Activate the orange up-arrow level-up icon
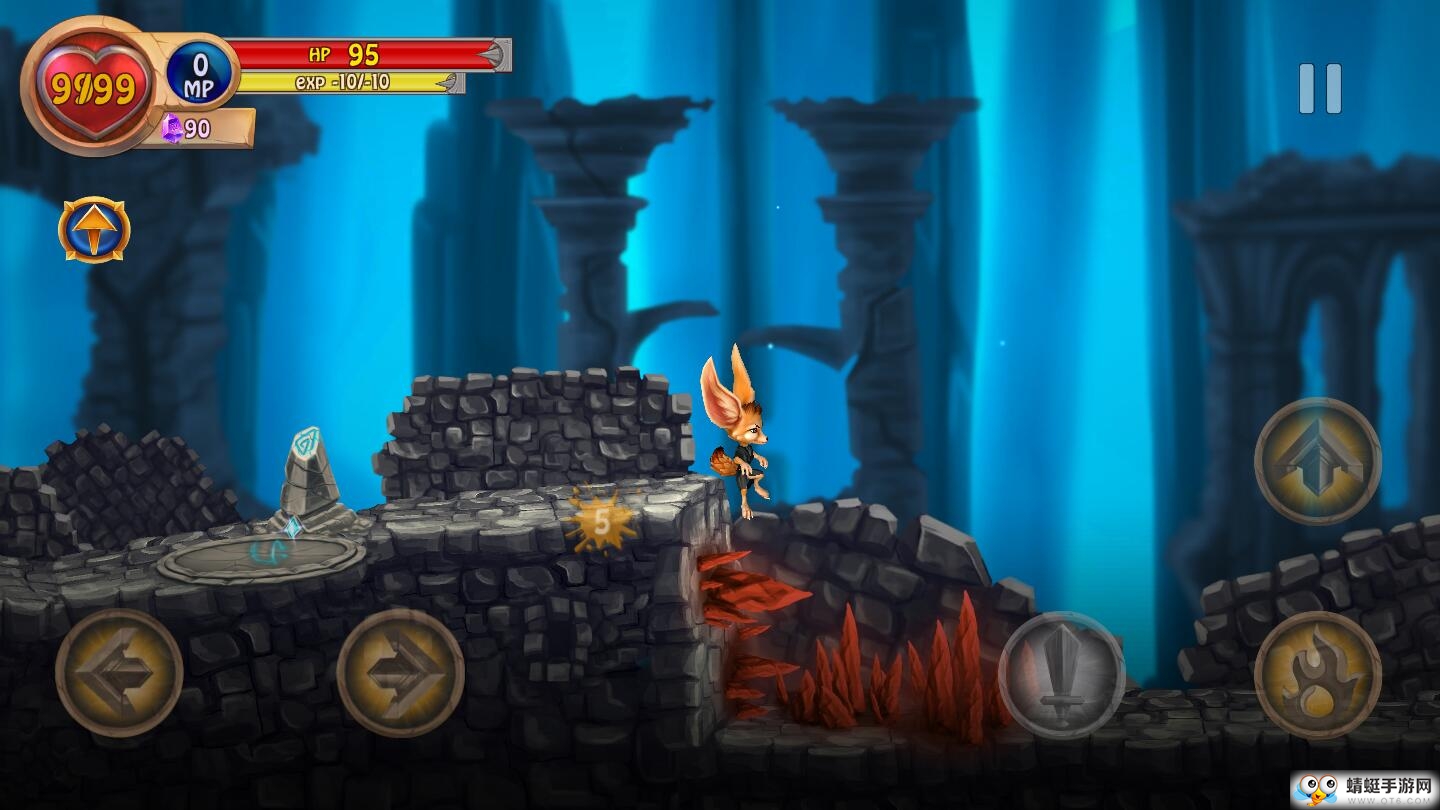 (94, 230)
